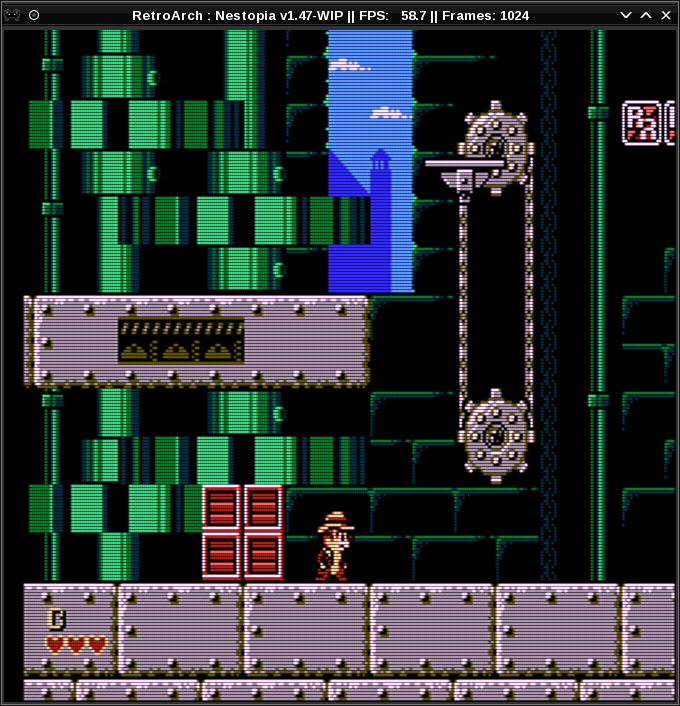Minimize the RetroArch window
The image size is (680, 706).
[626, 15]
